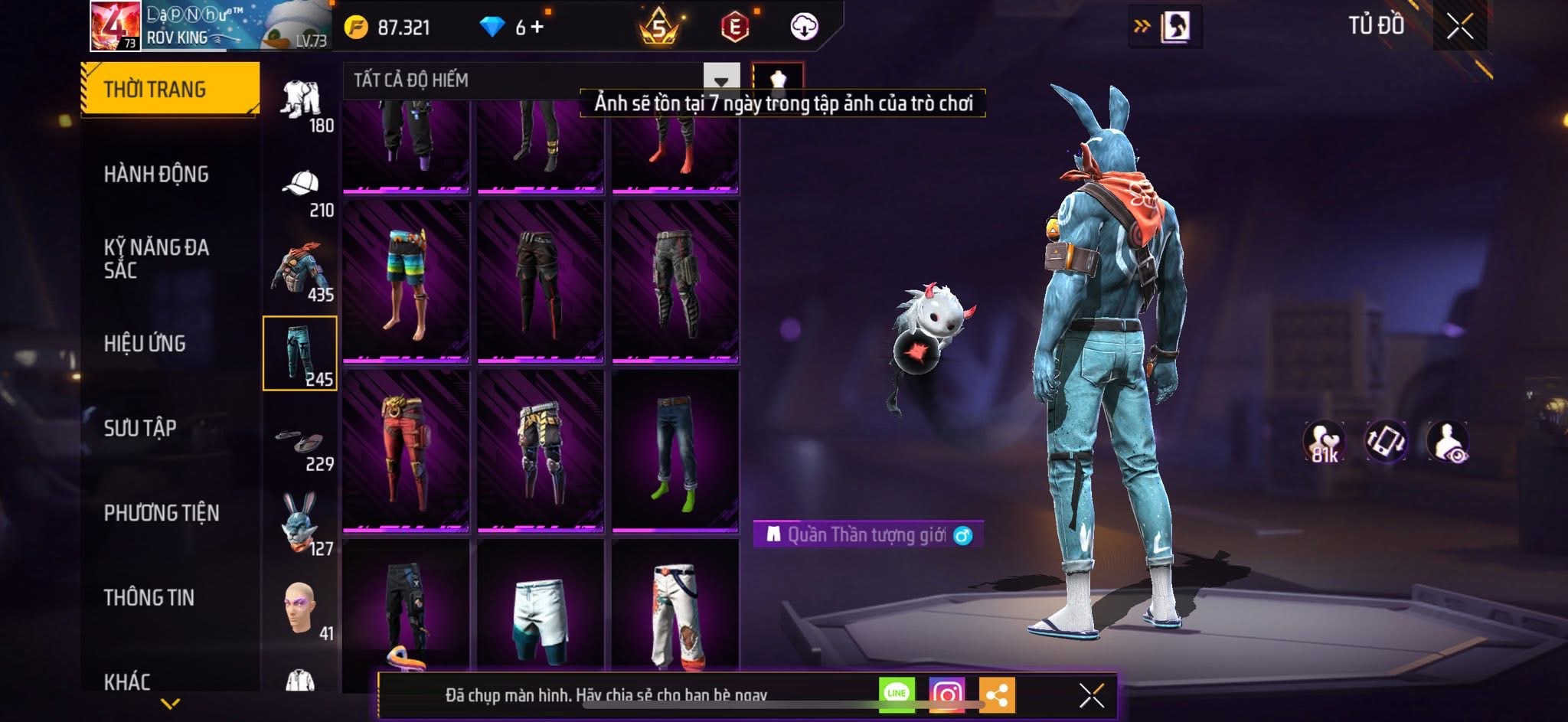Switch to the Hành Động tab

point(156,175)
